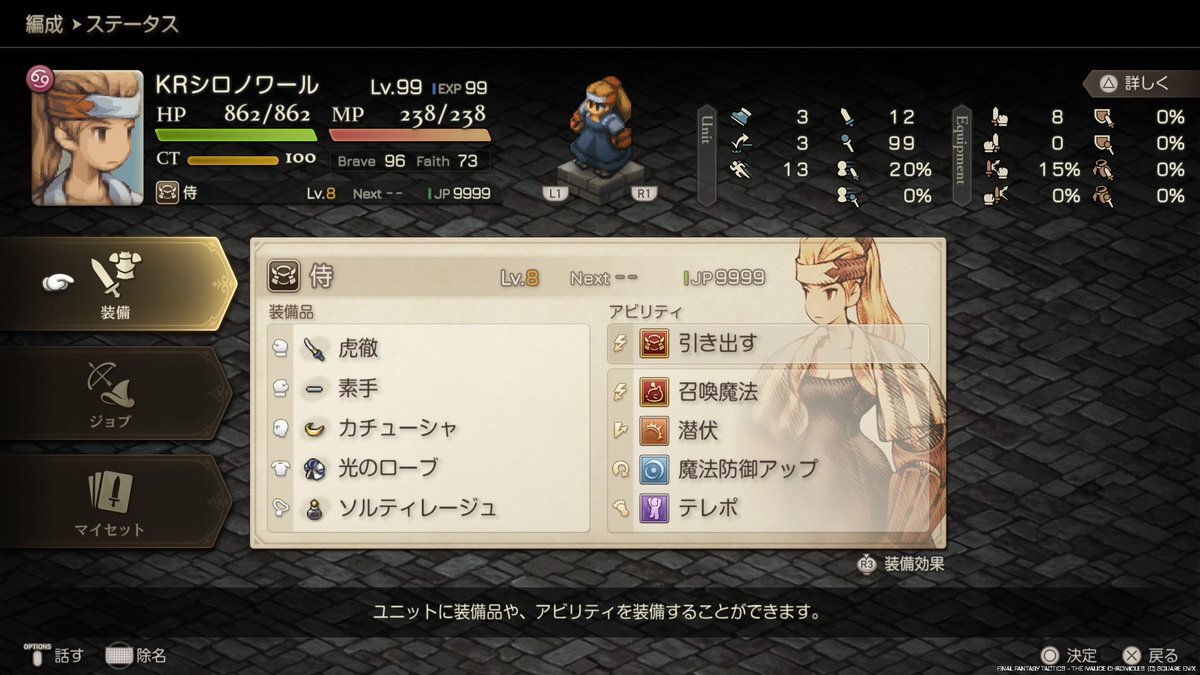Click the 侍 job header row
The image size is (1200, 675).
coord(520,278)
